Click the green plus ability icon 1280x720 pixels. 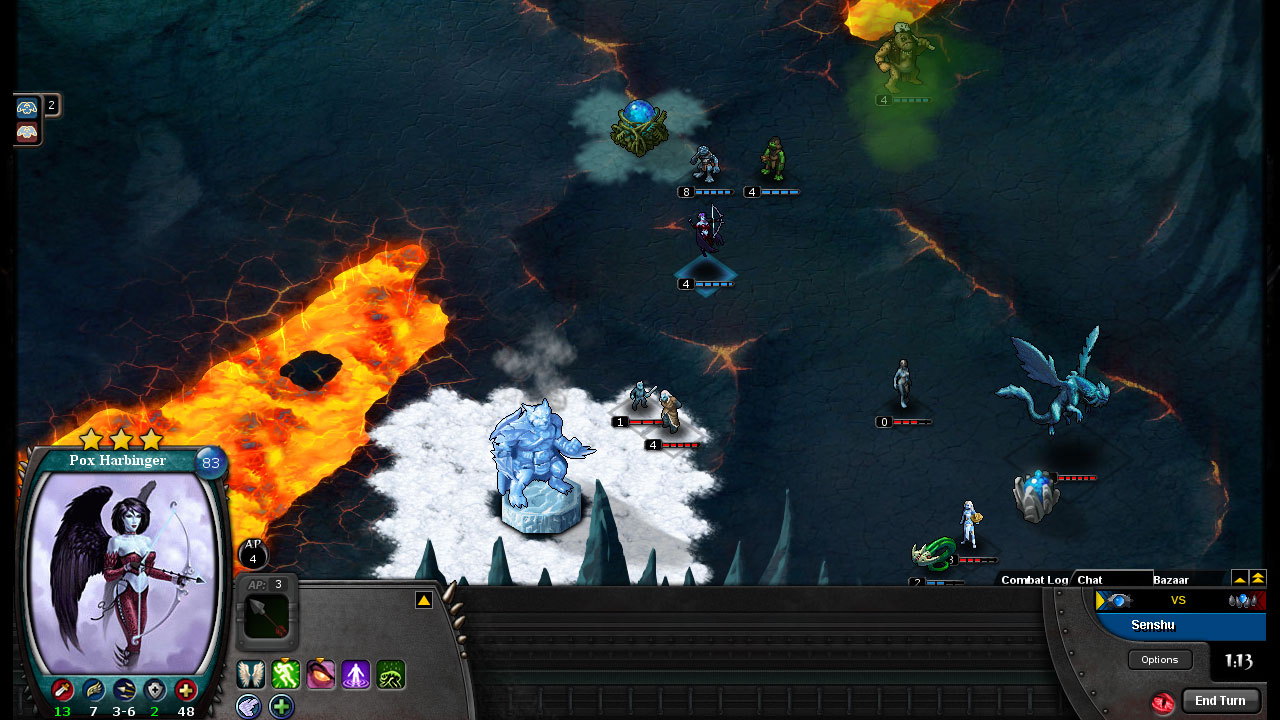click(282, 707)
